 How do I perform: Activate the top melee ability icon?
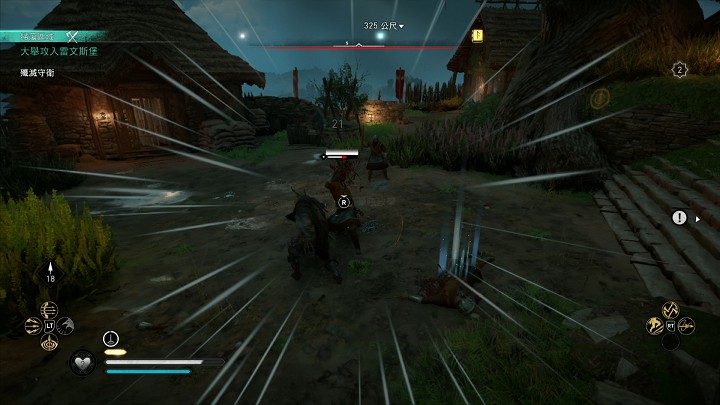coord(671,309)
